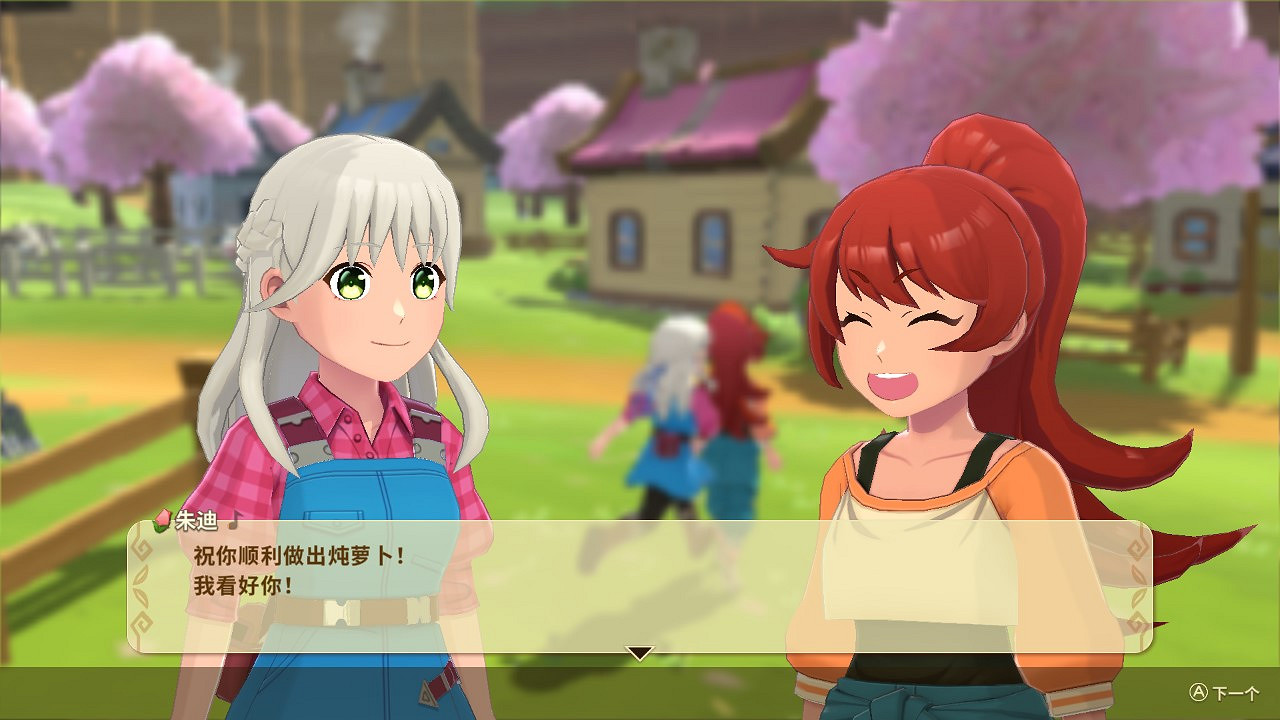Click the pink flower icon beside 朱迪's name
Image resolution: width=1280 pixels, height=720 pixels.
tap(162, 521)
